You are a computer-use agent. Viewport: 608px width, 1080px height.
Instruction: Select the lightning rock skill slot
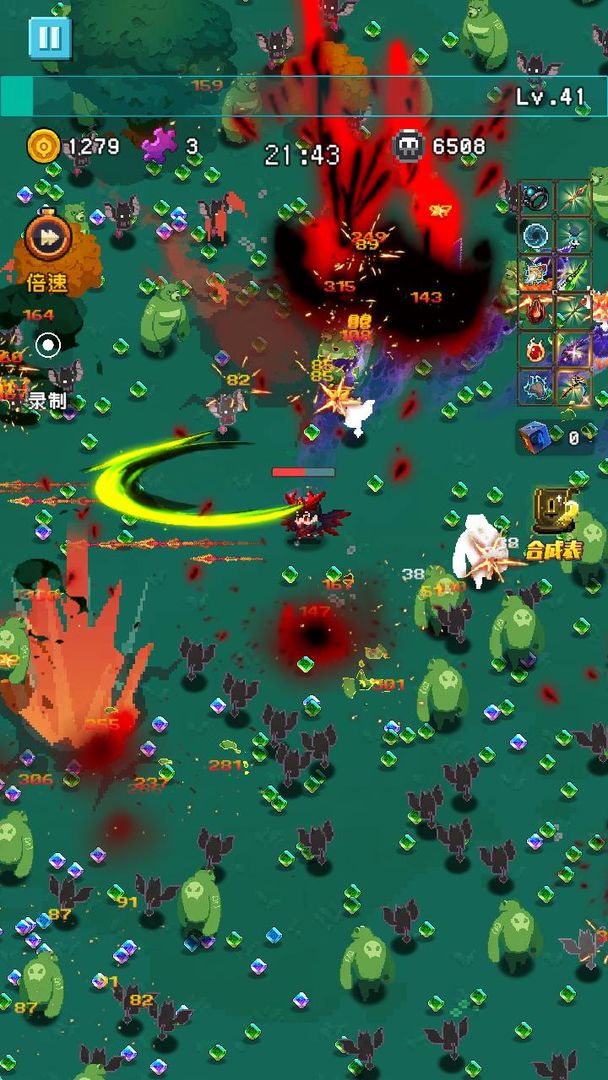536,387
